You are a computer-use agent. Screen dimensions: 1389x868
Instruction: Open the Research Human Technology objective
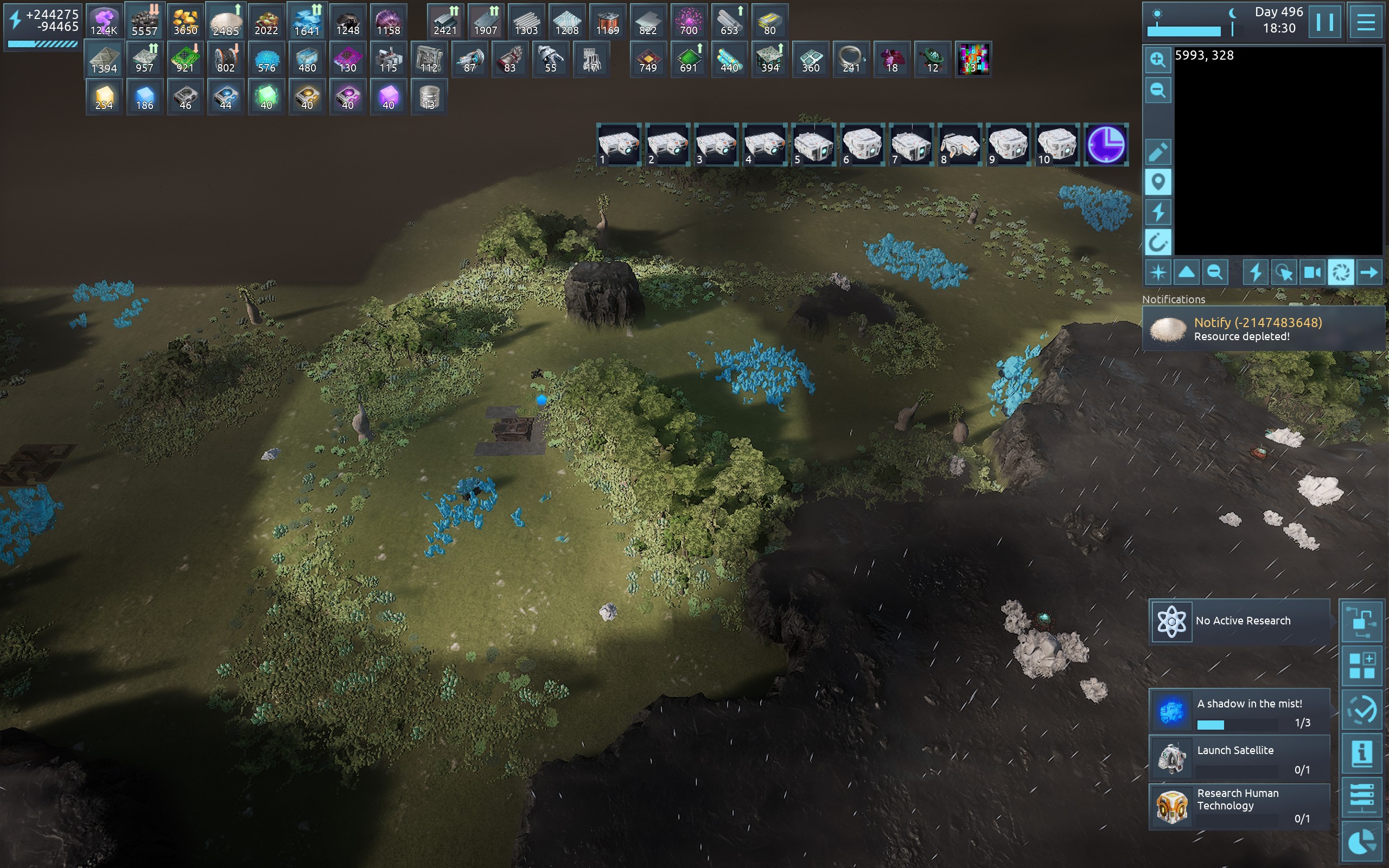(x=1239, y=806)
